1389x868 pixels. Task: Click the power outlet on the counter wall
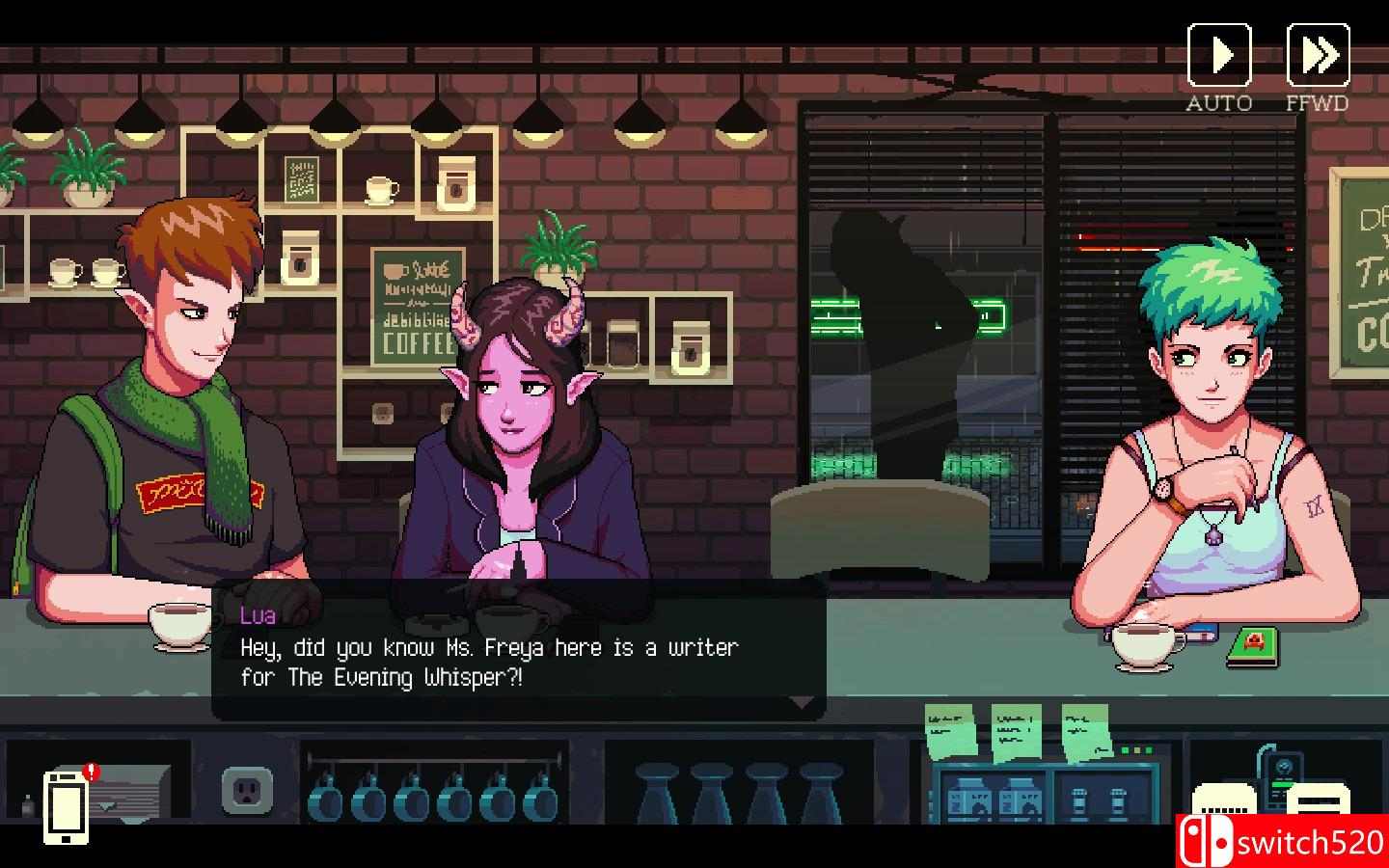tap(248, 789)
